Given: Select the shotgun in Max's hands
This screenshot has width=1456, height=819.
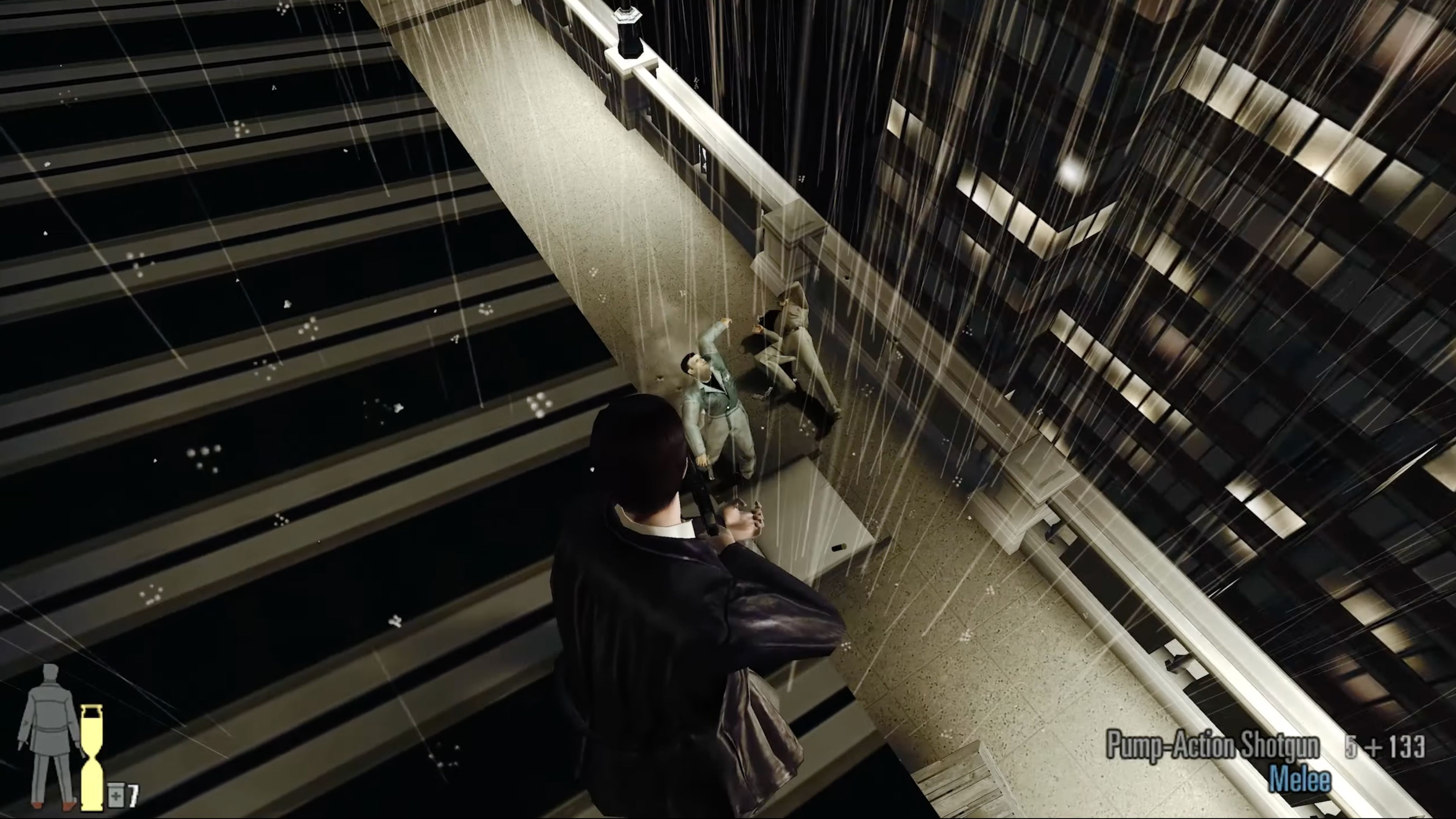Looking at the screenshot, I should [x=706, y=503].
